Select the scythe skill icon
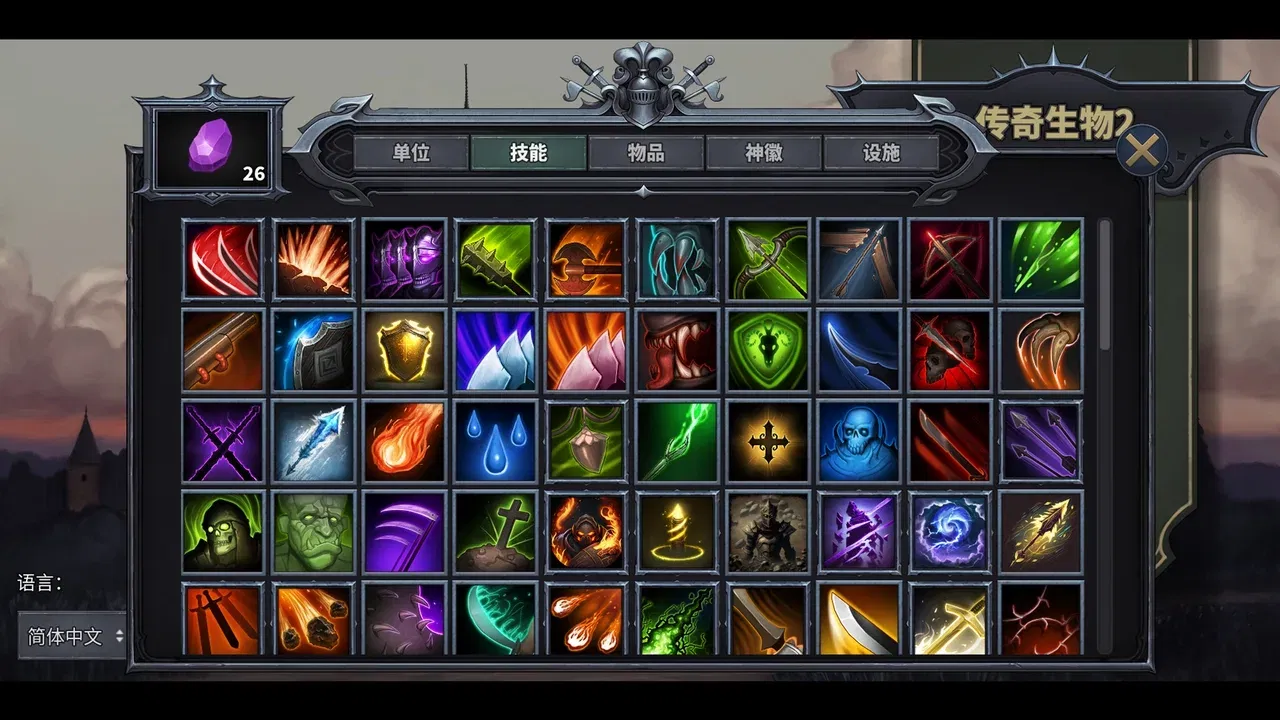The height and width of the screenshot is (720, 1280). tap(404, 530)
